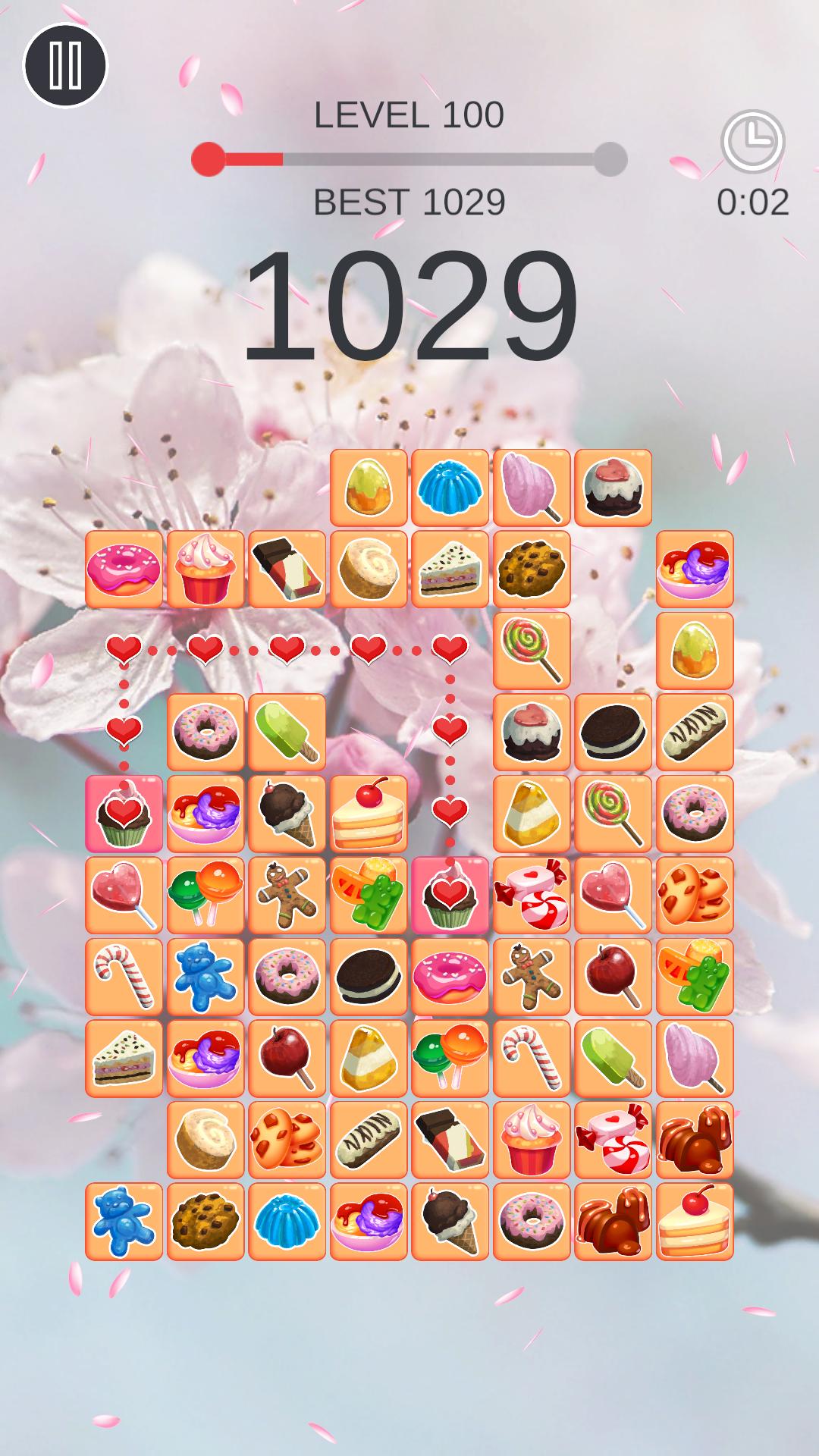The height and width of the screenshot is (1456, 819).
Task: Select the Oreo tile beside the eclair
Action: coord(613,733)
